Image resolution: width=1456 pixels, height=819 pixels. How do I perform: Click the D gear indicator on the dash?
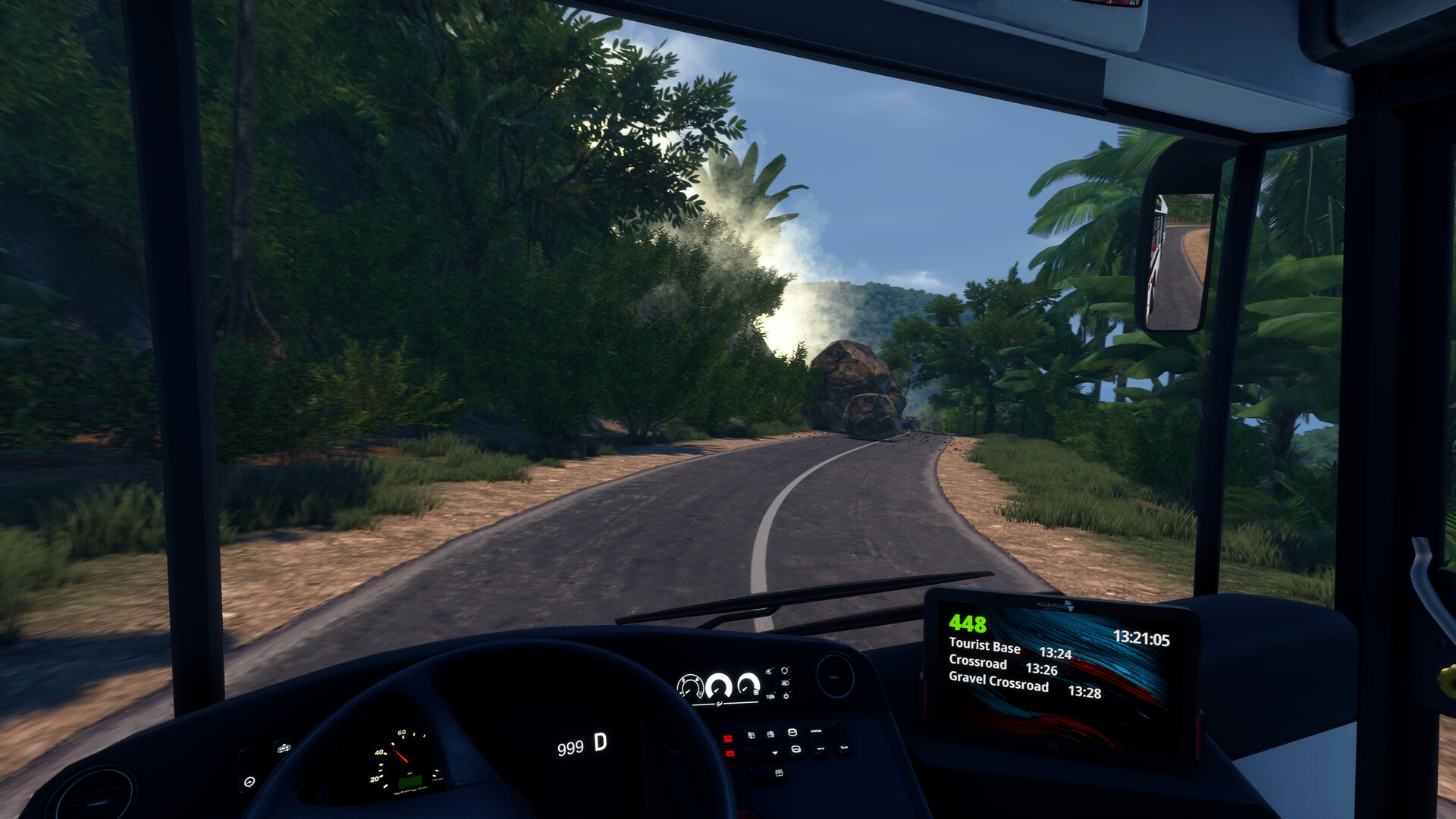(x=599, y=746)
